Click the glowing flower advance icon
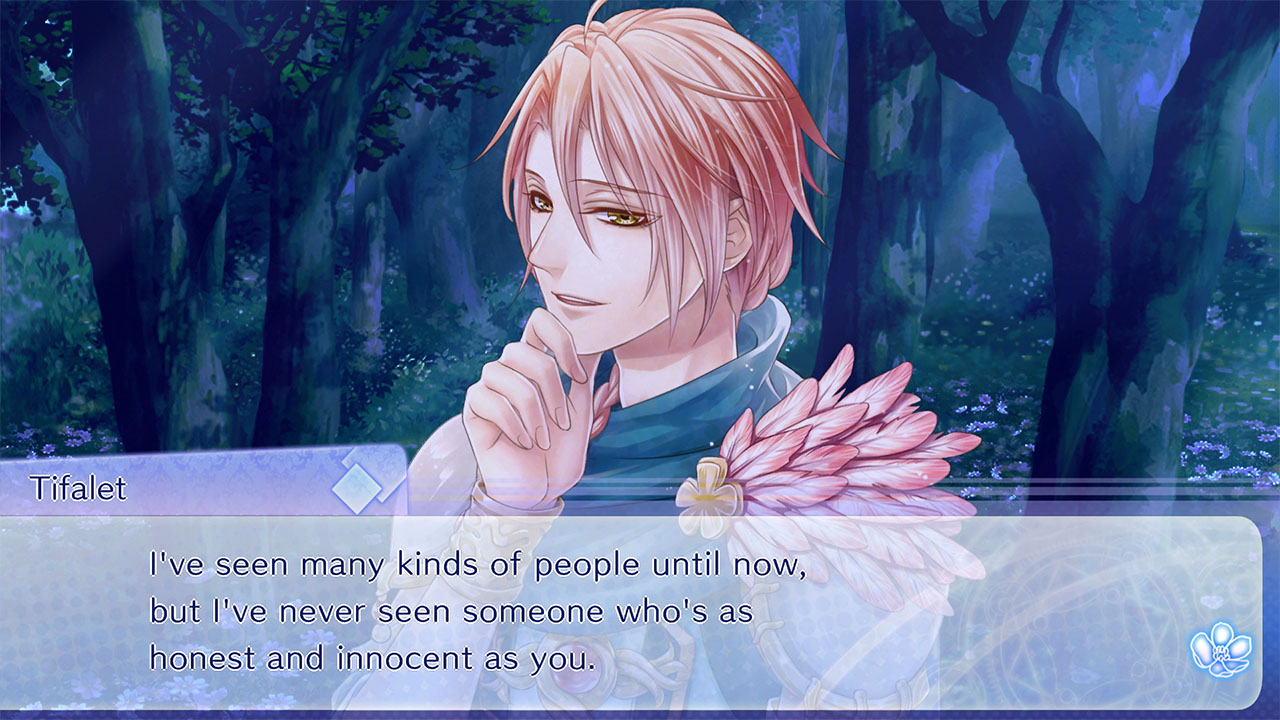 tap(1221, 648)
